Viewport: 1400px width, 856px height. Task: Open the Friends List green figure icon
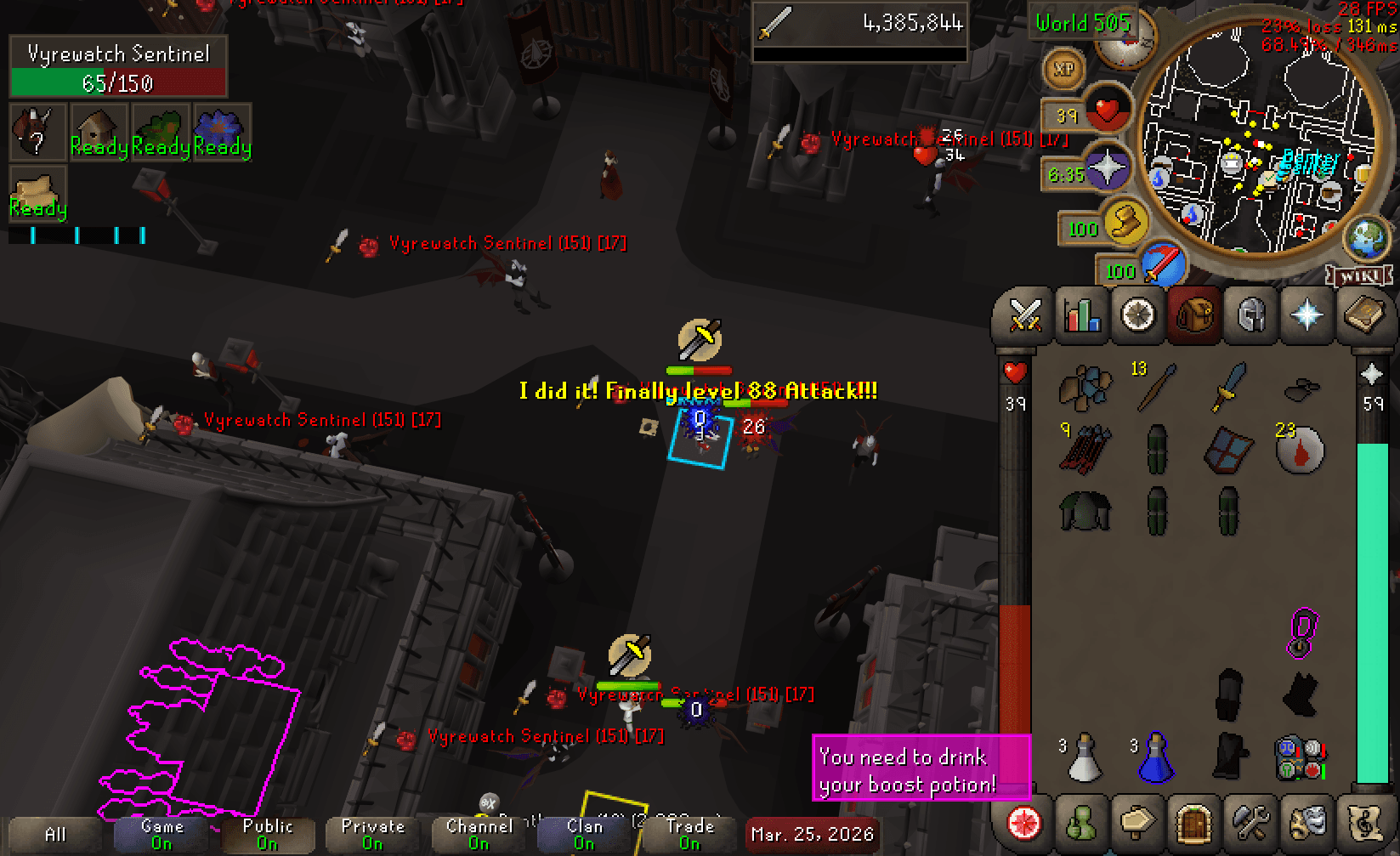pos(1080,822)
